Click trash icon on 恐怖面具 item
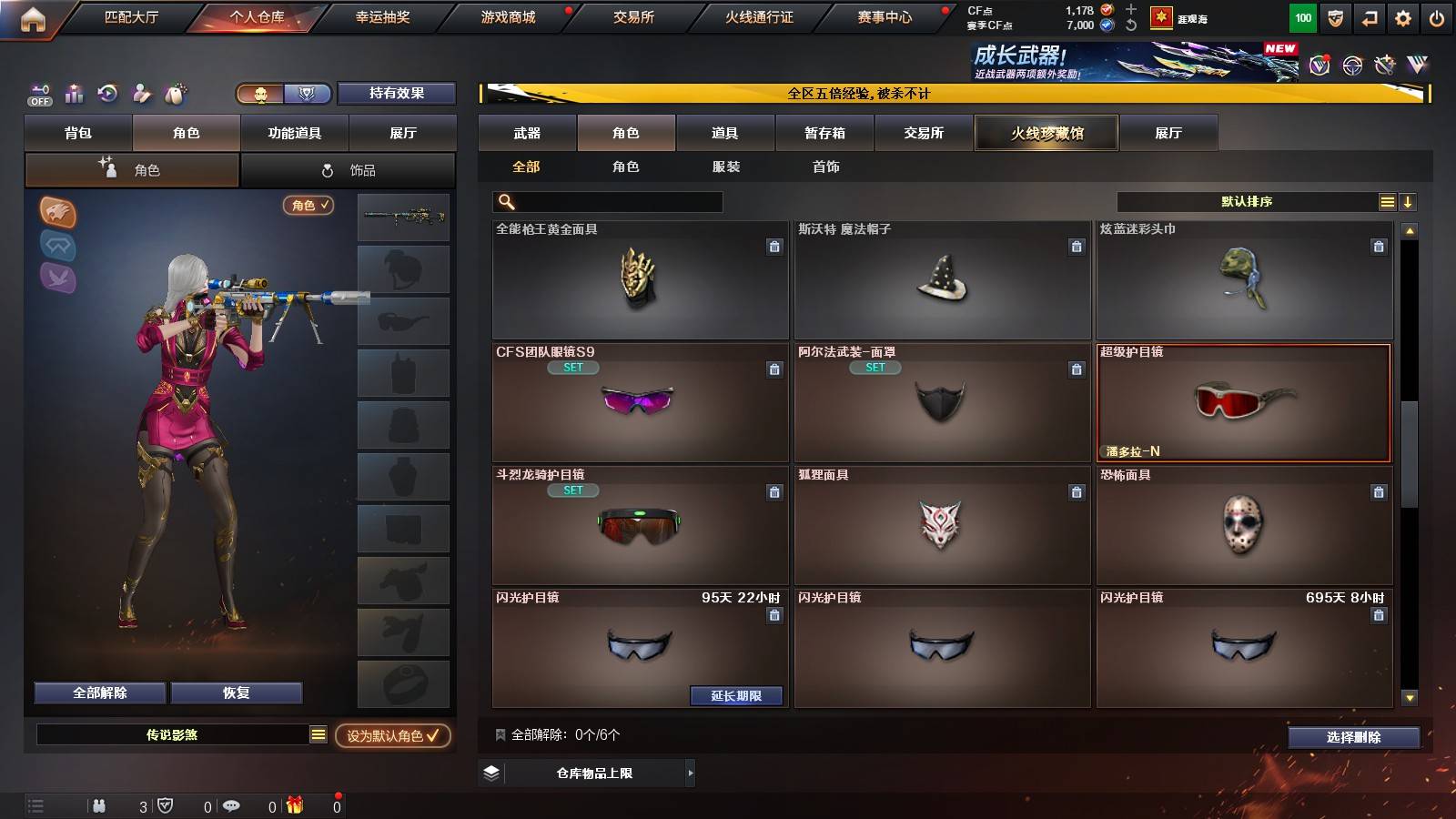1456x819 pixels. click(1379, 491)
